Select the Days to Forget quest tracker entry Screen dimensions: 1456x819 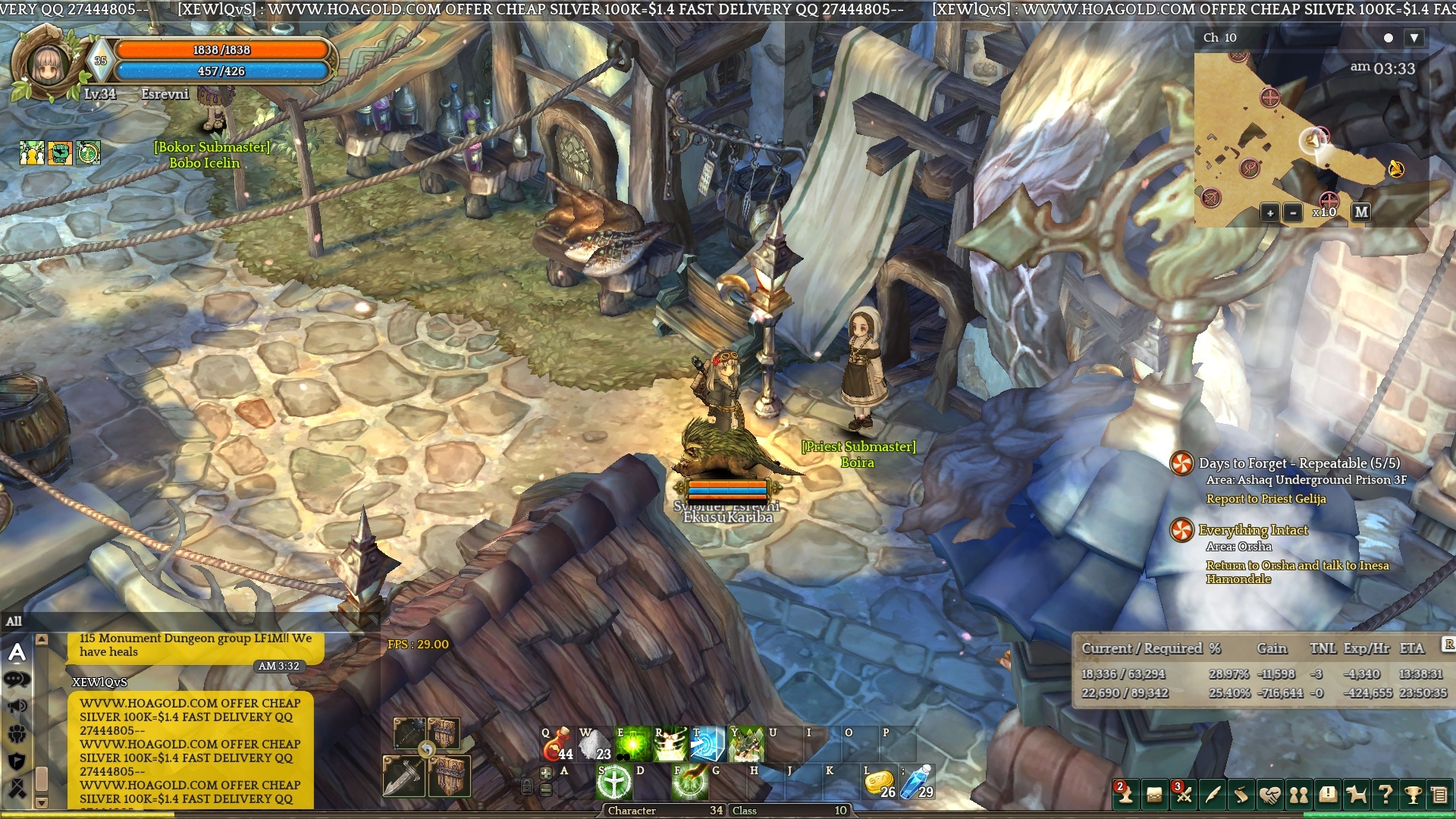point(1298,463)
